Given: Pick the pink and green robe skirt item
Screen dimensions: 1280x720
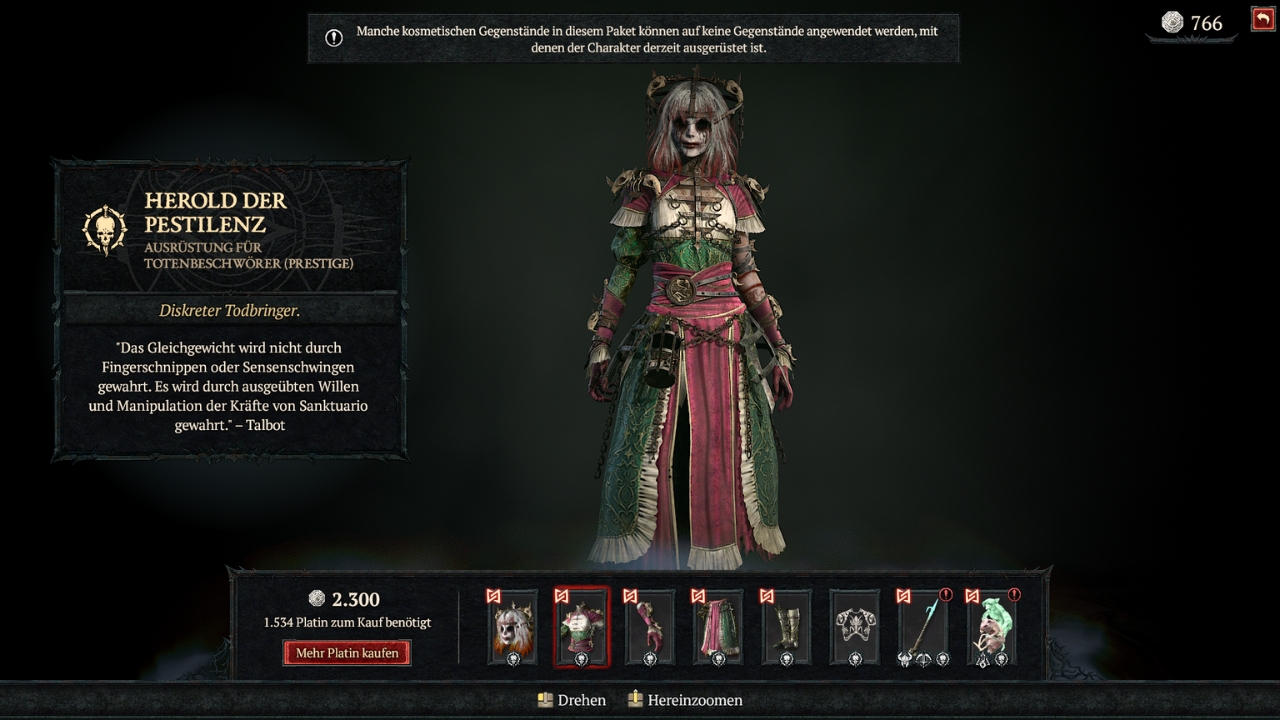Looking at the screenshot, I should [x=718, y=627].
